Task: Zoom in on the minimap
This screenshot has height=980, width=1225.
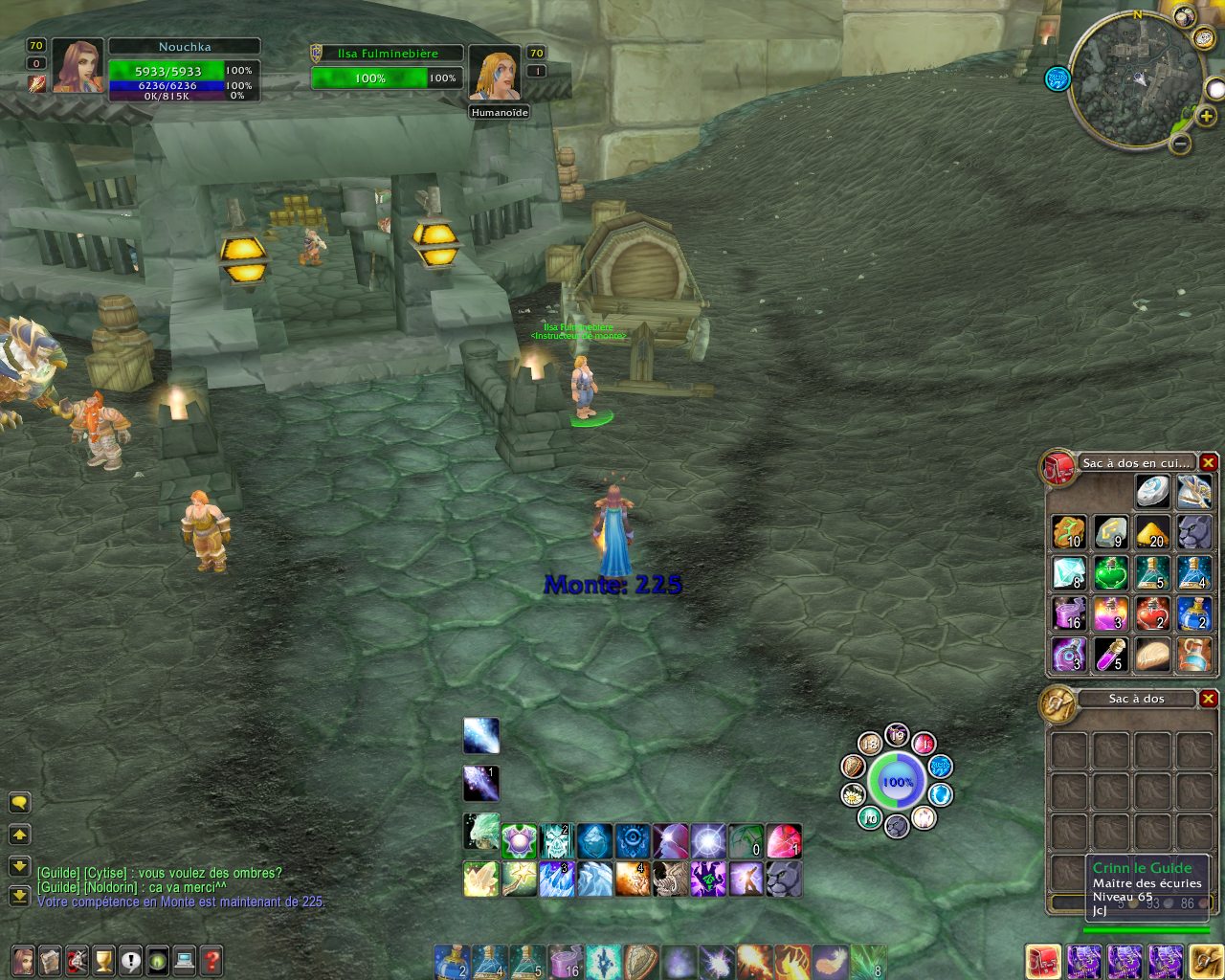Action: coord(1206,117)
